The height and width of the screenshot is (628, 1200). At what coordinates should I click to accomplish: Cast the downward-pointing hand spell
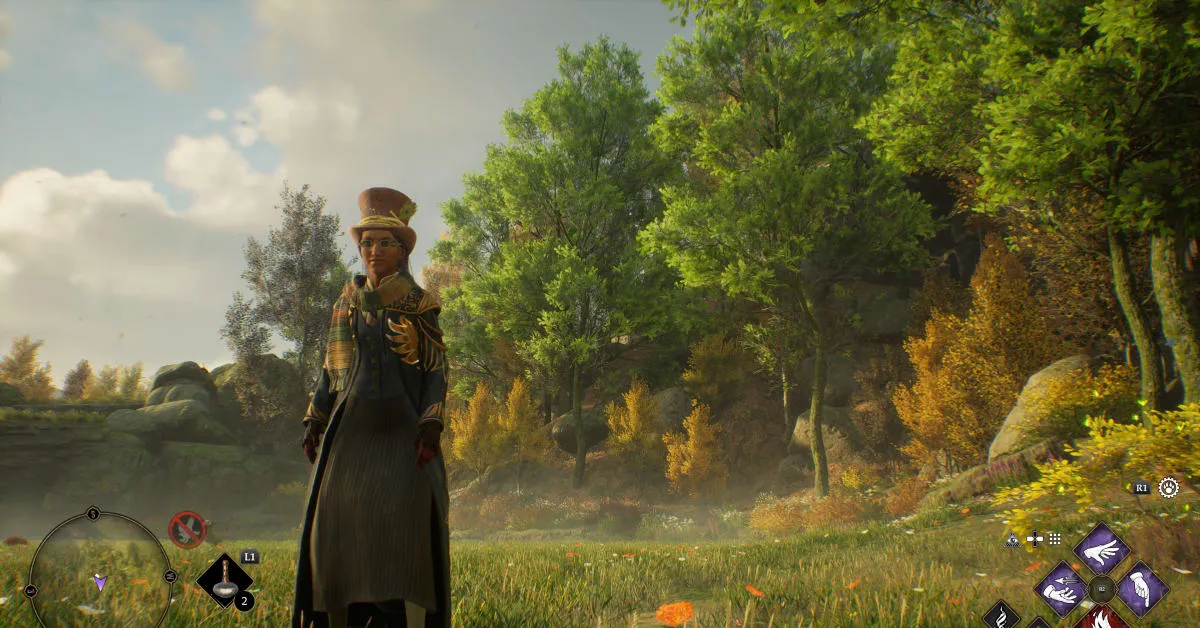1141,588
